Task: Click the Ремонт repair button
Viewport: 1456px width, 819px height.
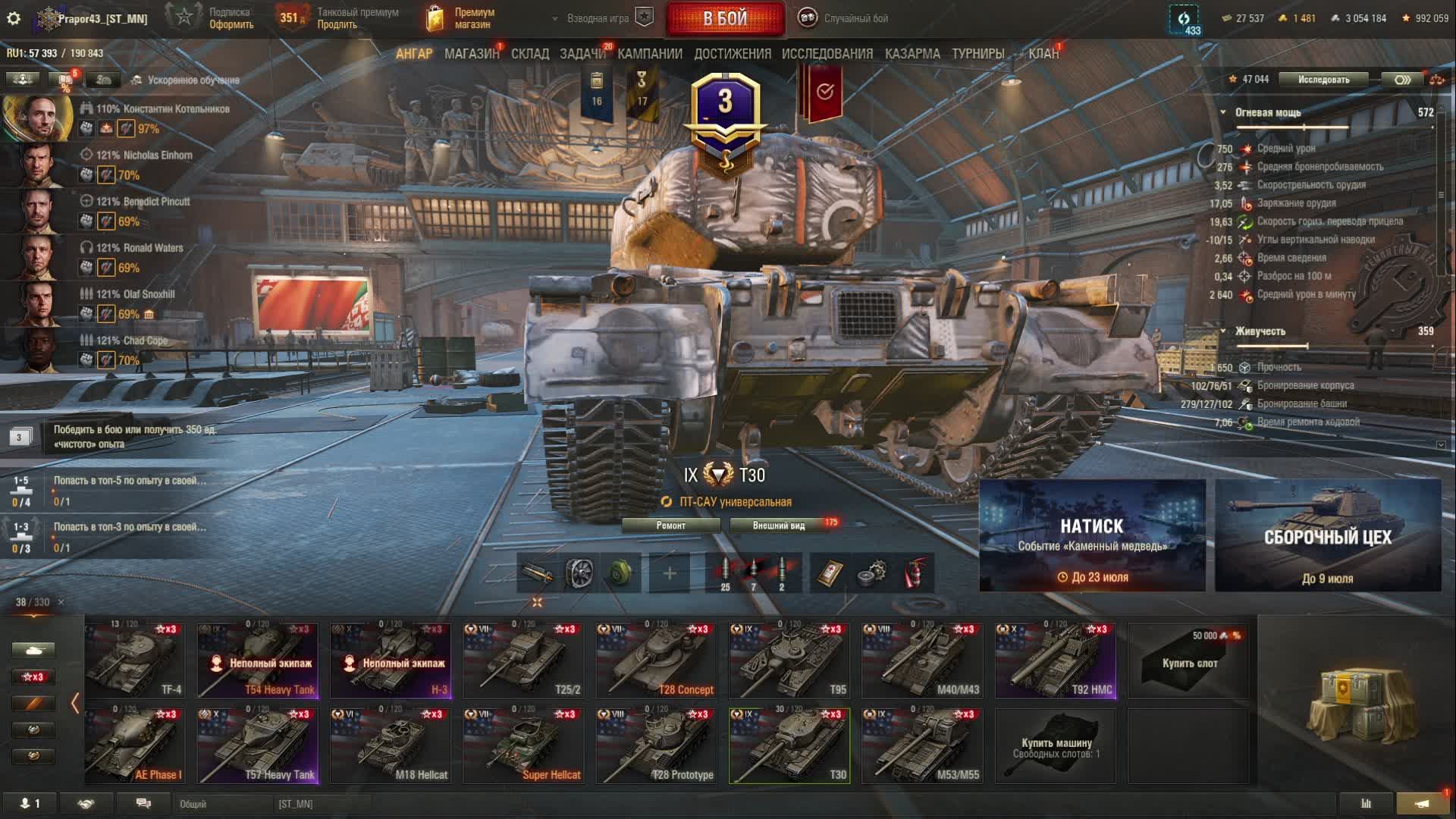Action: [670, 526]
